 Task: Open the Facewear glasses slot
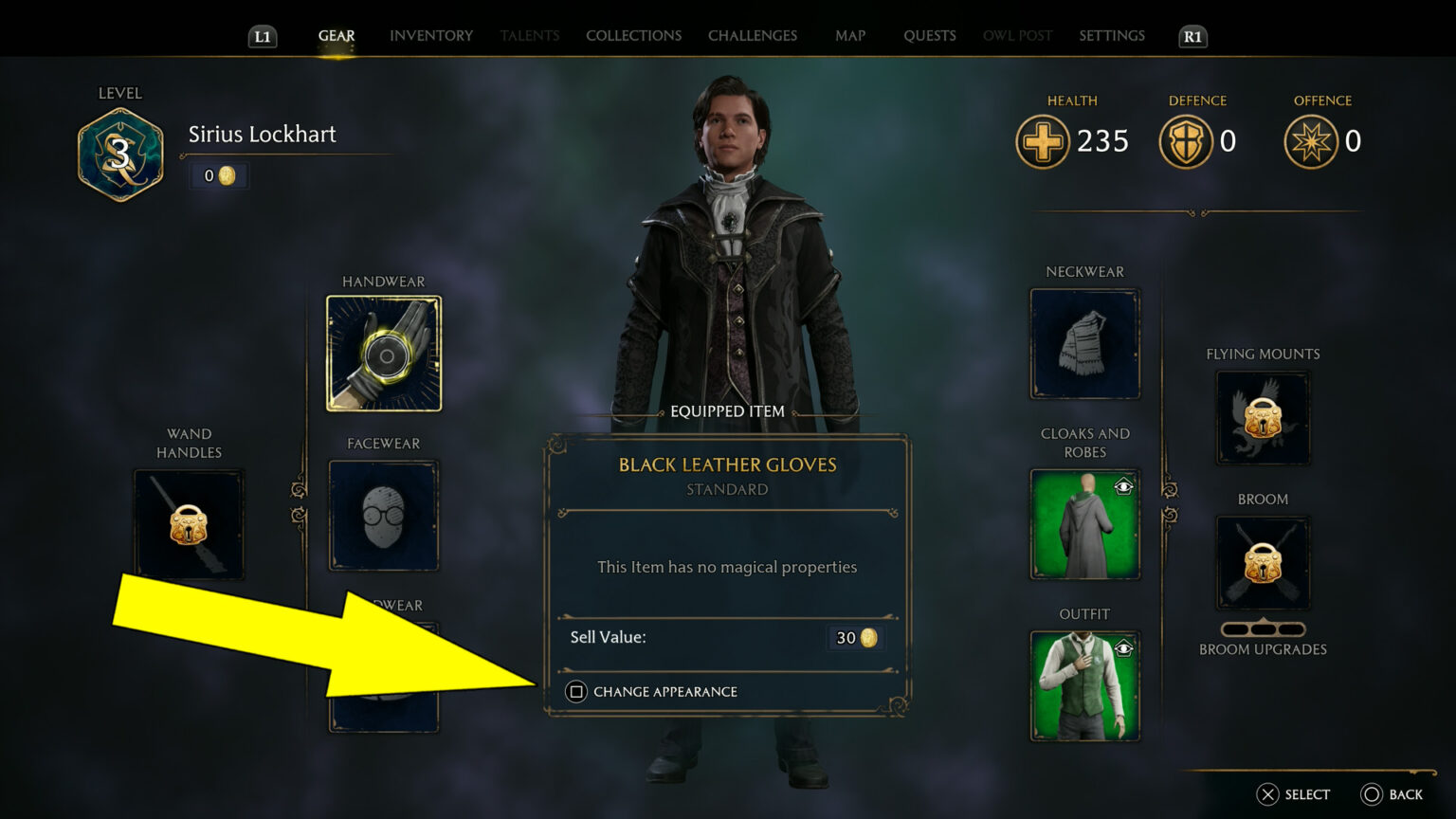[383, 515]
